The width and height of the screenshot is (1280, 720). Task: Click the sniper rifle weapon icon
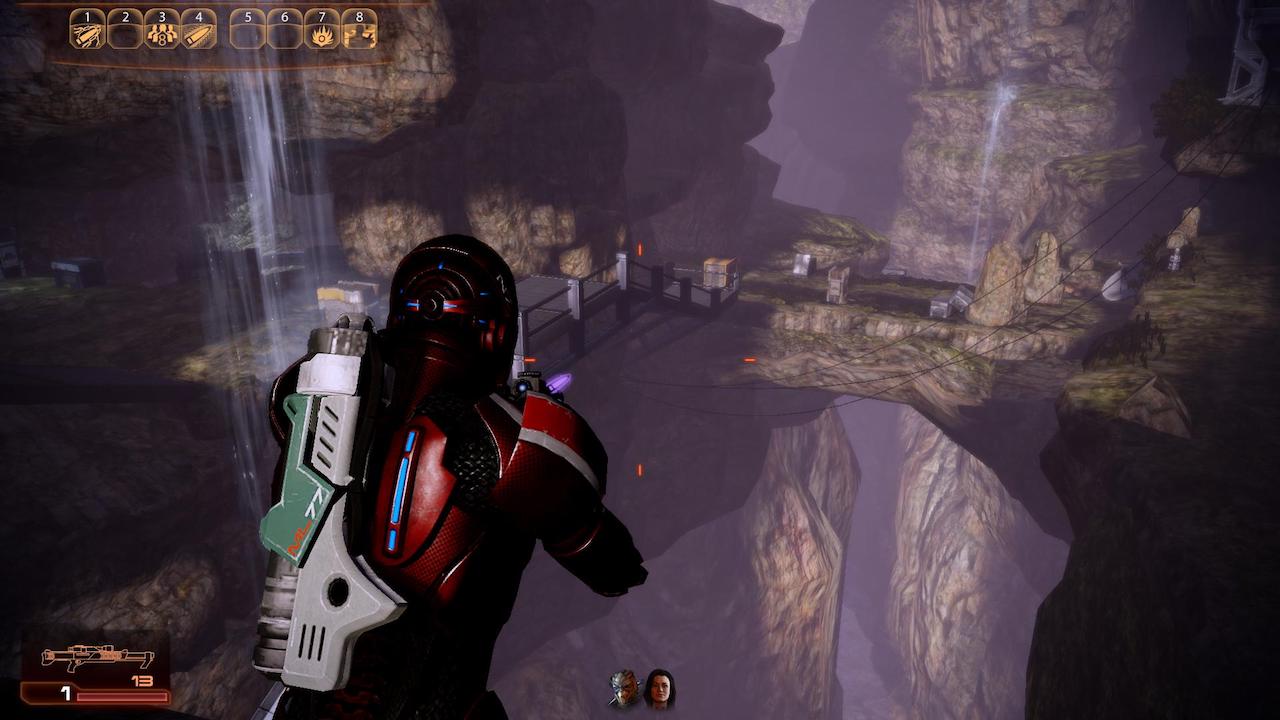coord(97,658)
